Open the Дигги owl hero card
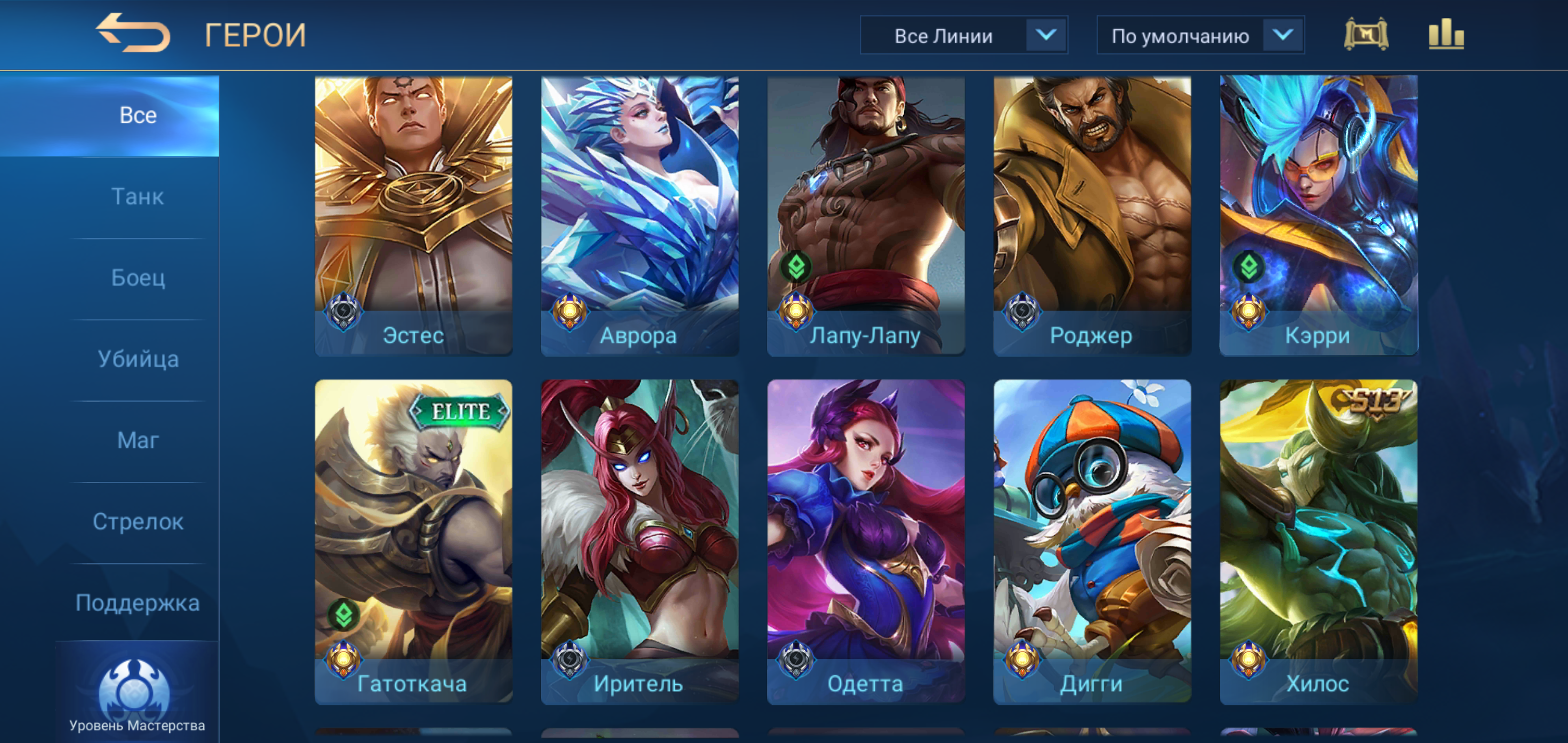The height and width of the screenshot is (743, 1568). point(1092,541)
